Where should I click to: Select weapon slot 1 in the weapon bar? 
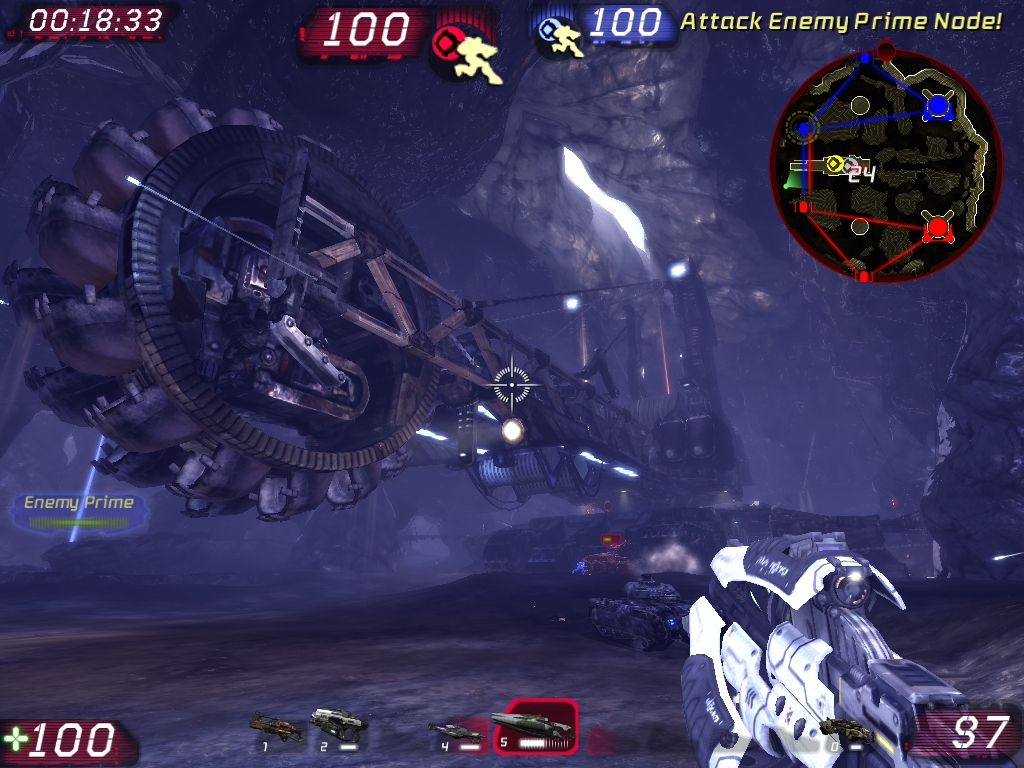tap(274, 726)
